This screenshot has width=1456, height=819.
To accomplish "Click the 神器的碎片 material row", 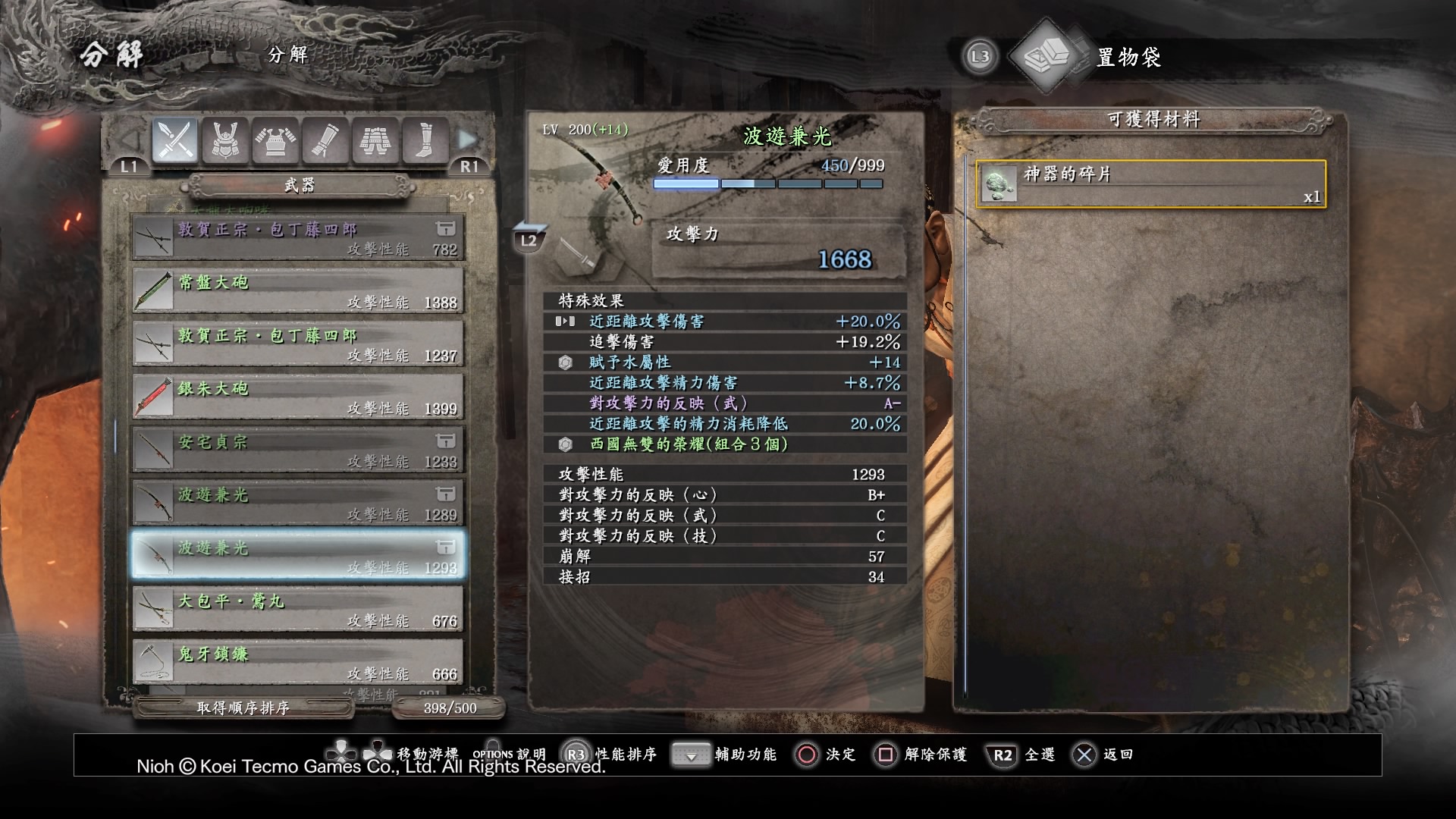I will 1150,184.
